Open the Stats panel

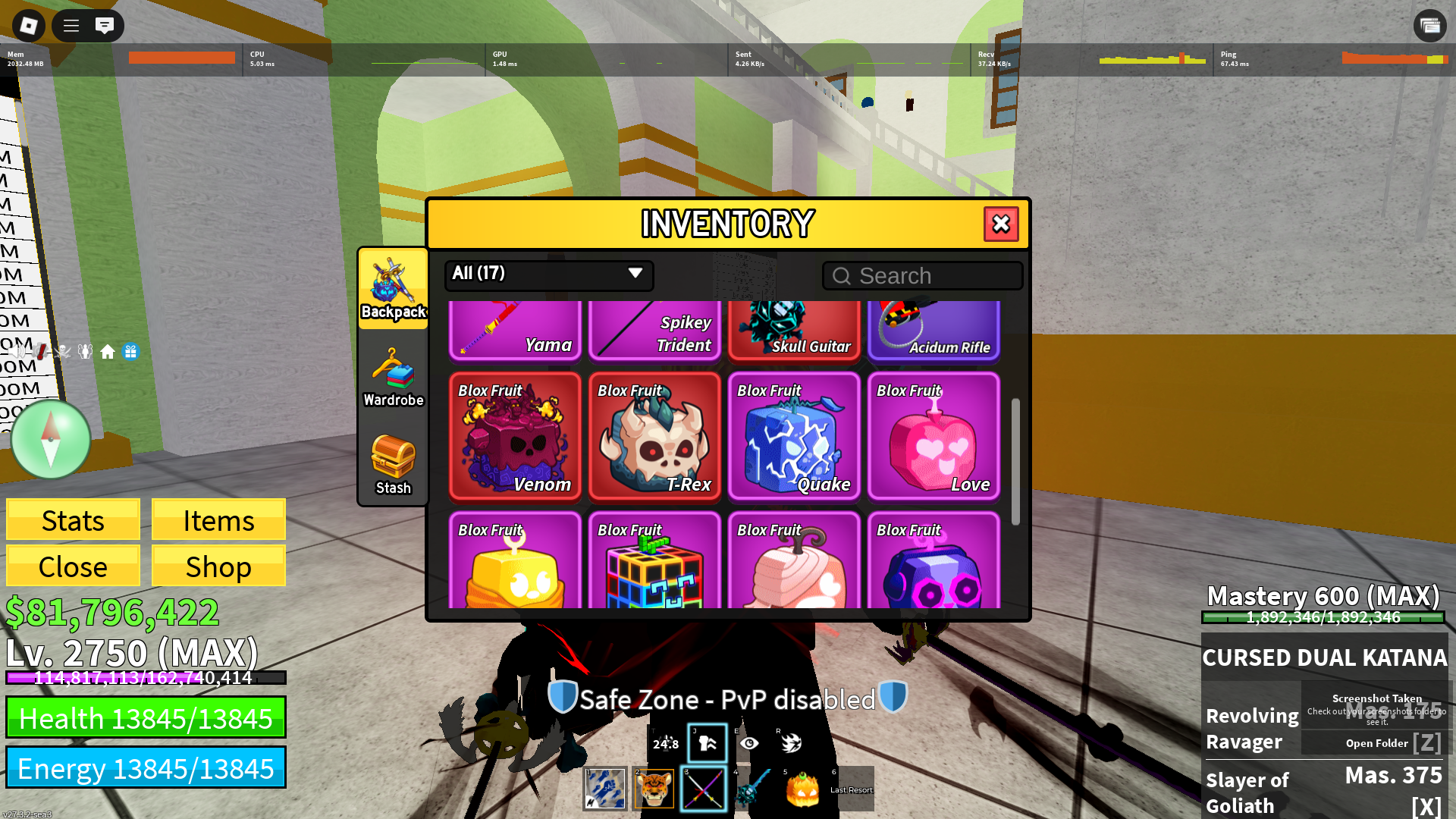(x=73, y=520)
